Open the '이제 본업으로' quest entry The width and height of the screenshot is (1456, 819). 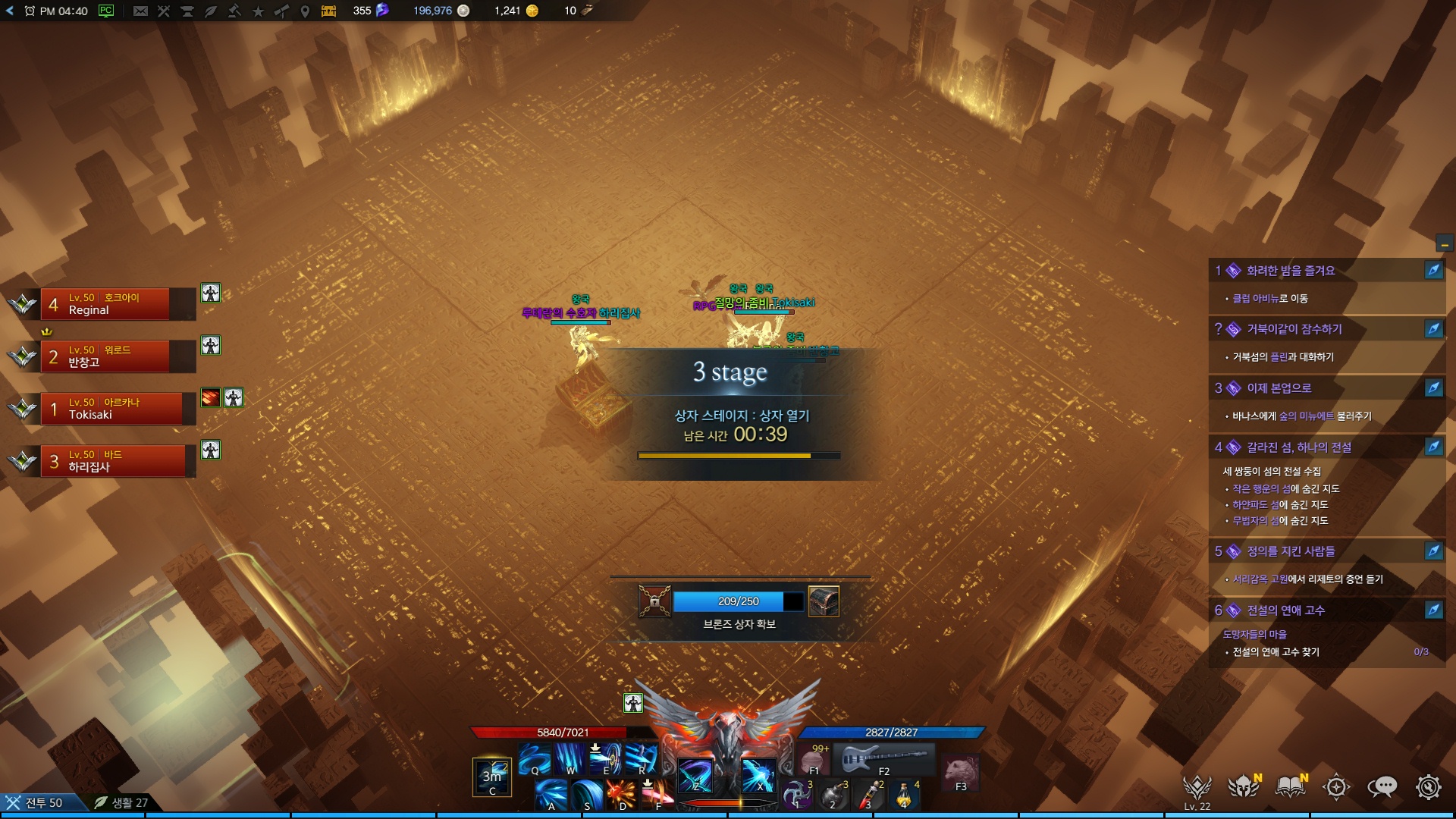coord(1279,388)
